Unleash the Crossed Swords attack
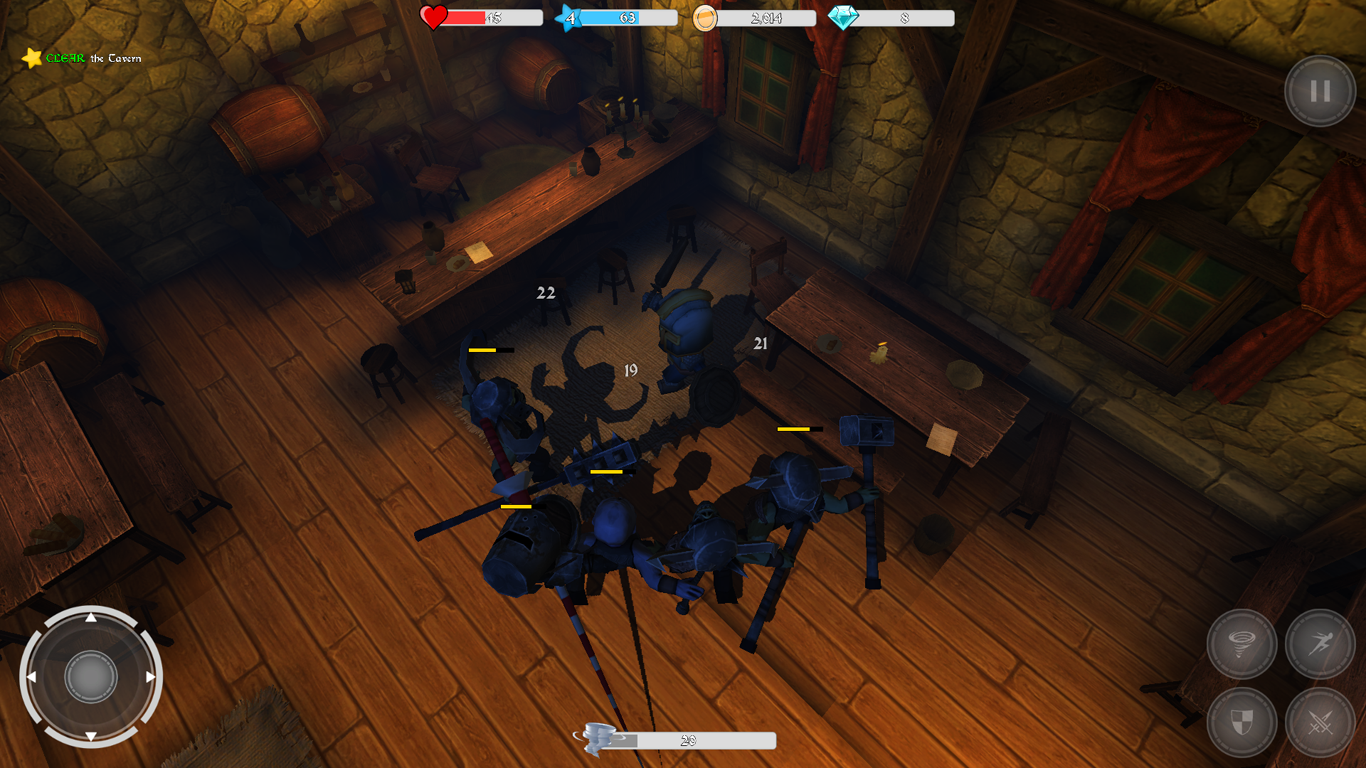 (1320, 724)
